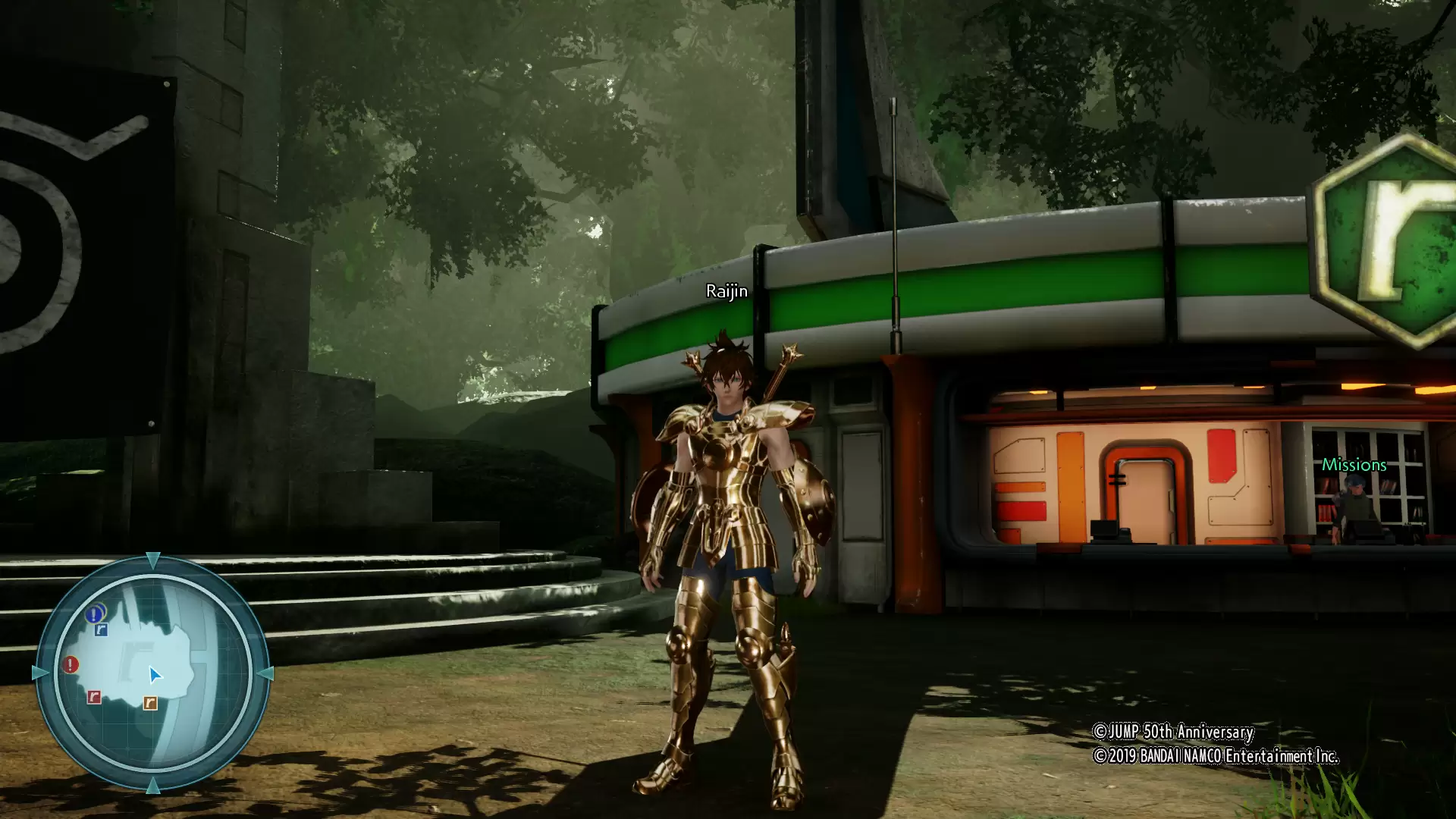This screenshot has height=819, width=1456.
Task: Click the circular minimap radar
Action: 152,673
